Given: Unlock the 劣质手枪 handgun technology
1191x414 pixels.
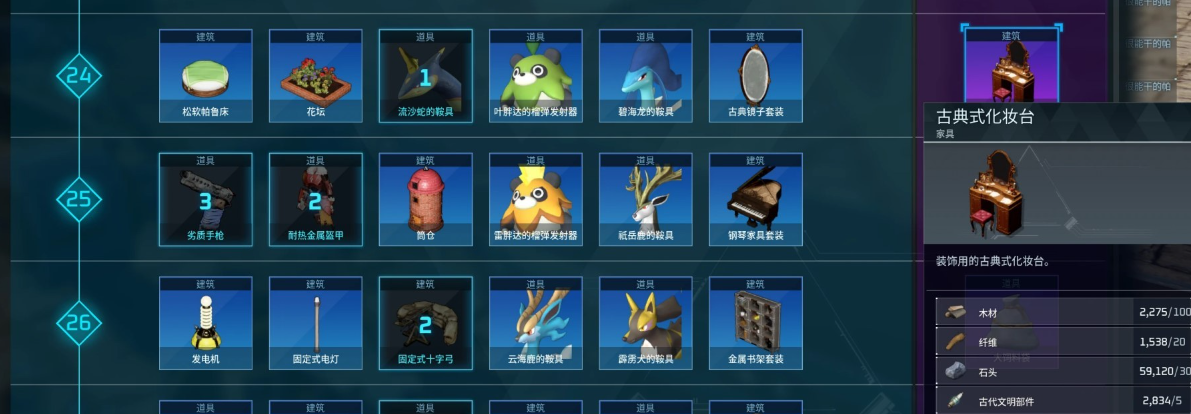Looking at the screenshot, I should [x=205, y=200].
